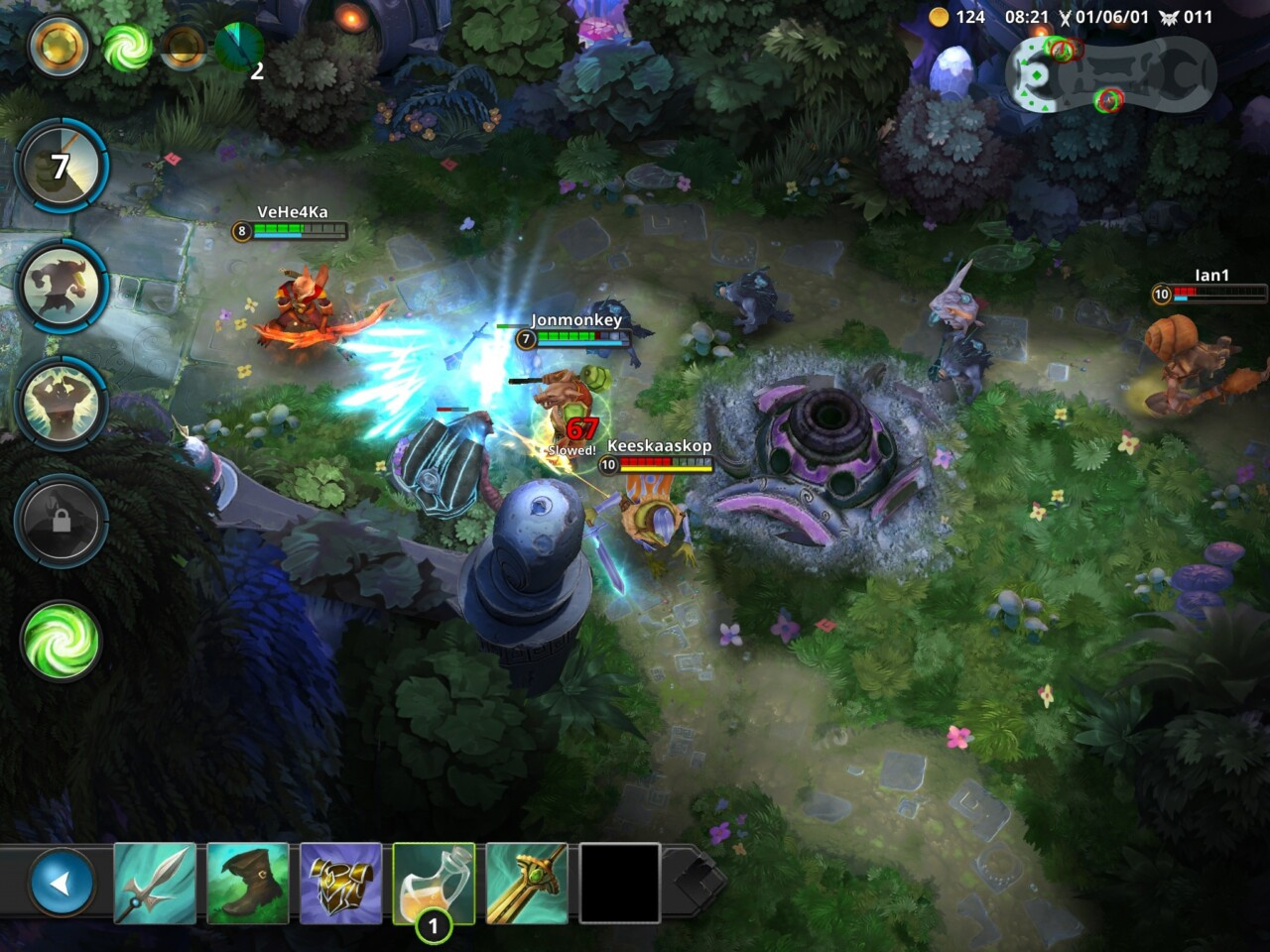Image resolution: width=1270 pixels, height=952 pixels.
Task: Click the teal pie timer icon
Action: pyautogui.click(x=238, y=47)
